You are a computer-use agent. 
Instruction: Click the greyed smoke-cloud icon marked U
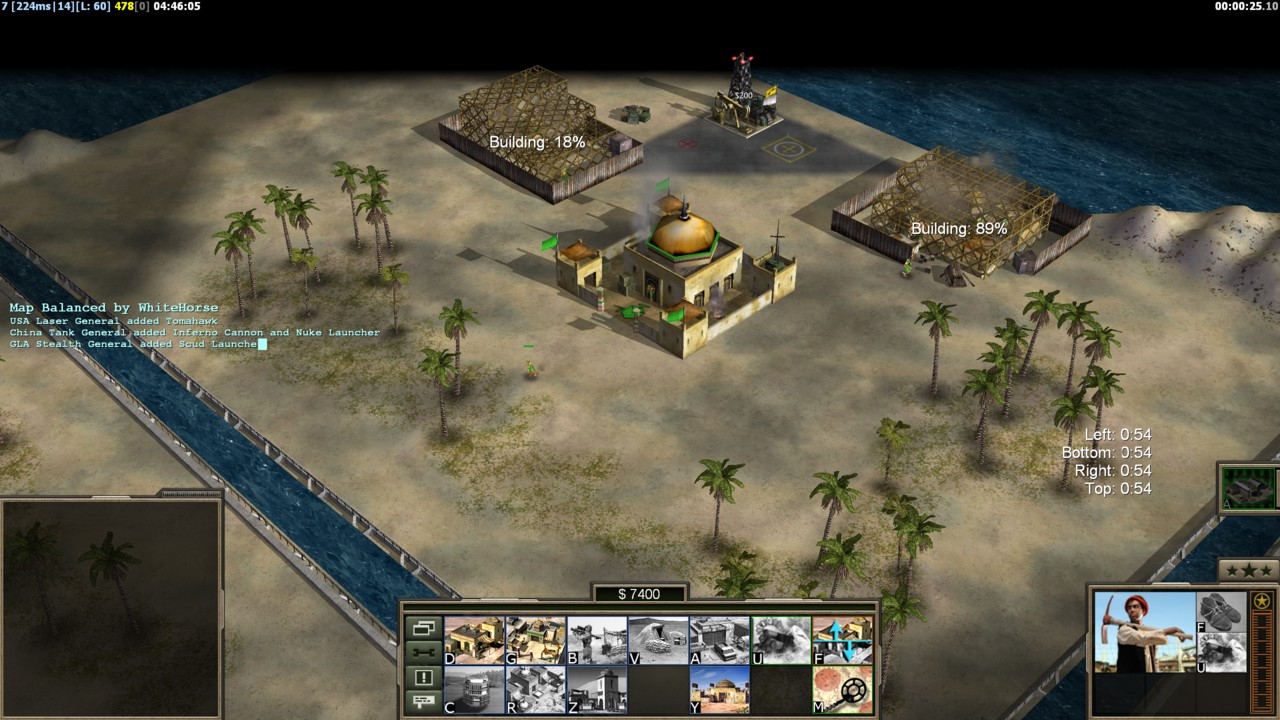tap(781, 640)
